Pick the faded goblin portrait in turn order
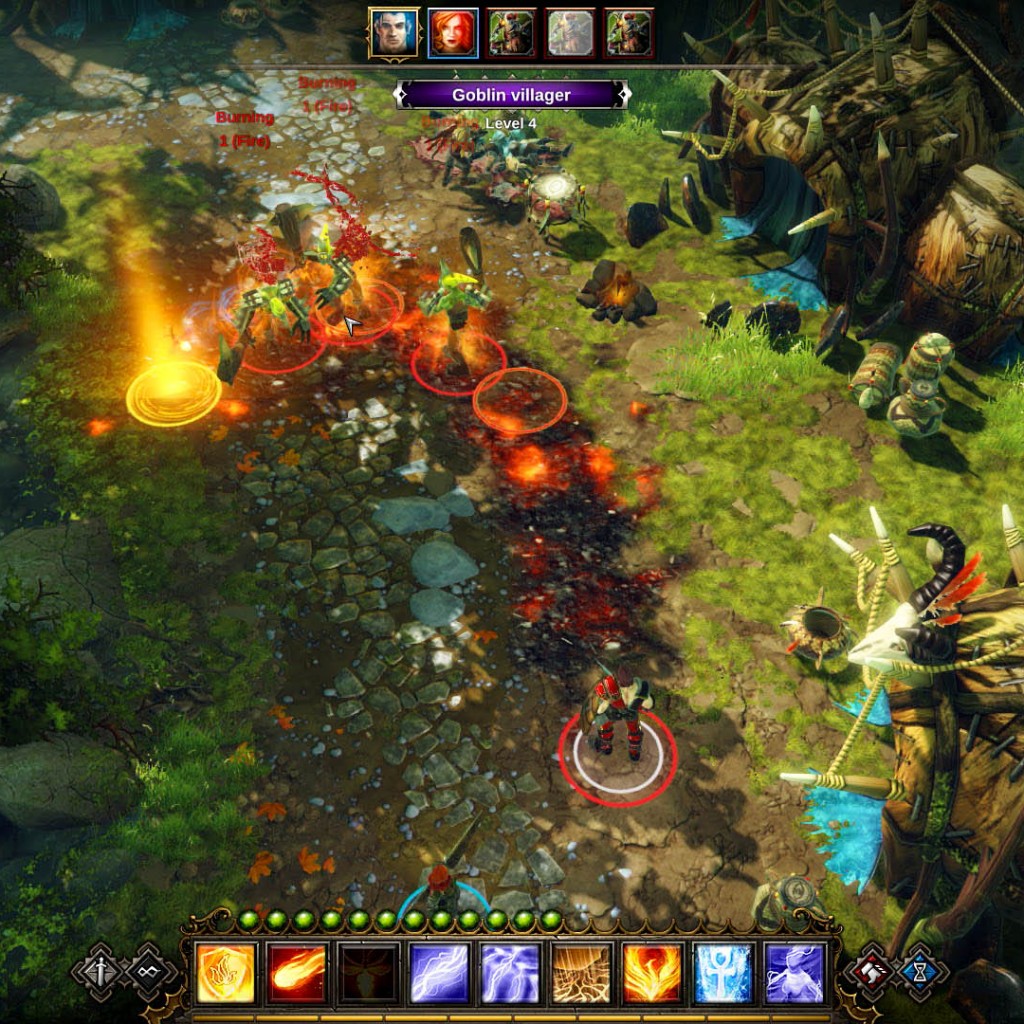Image resolution: width=1024 pixels, height=1024 pixels. [570, 33]
